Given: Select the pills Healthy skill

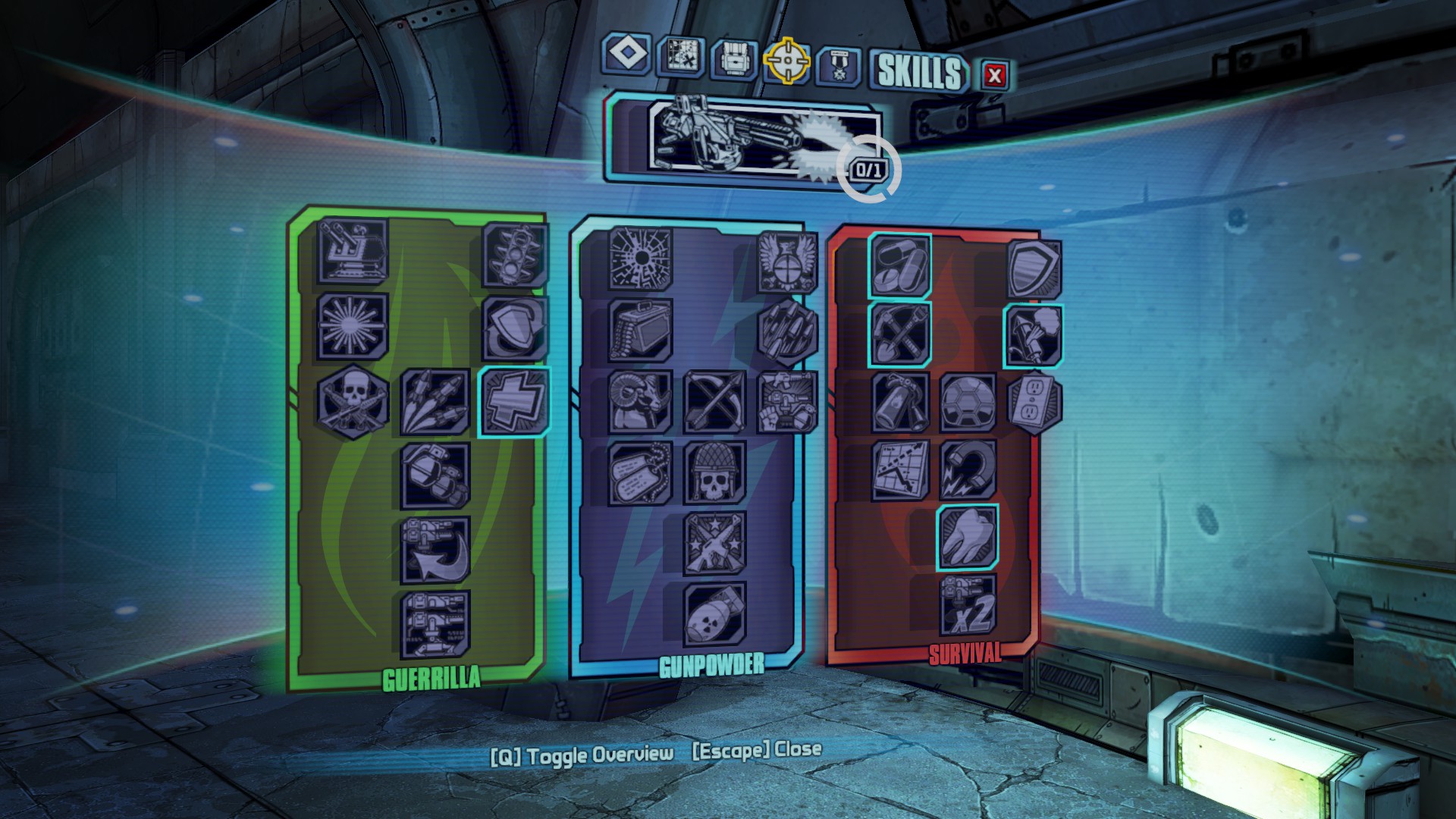Looking at the screenshot, I should (x=900, y=265).
